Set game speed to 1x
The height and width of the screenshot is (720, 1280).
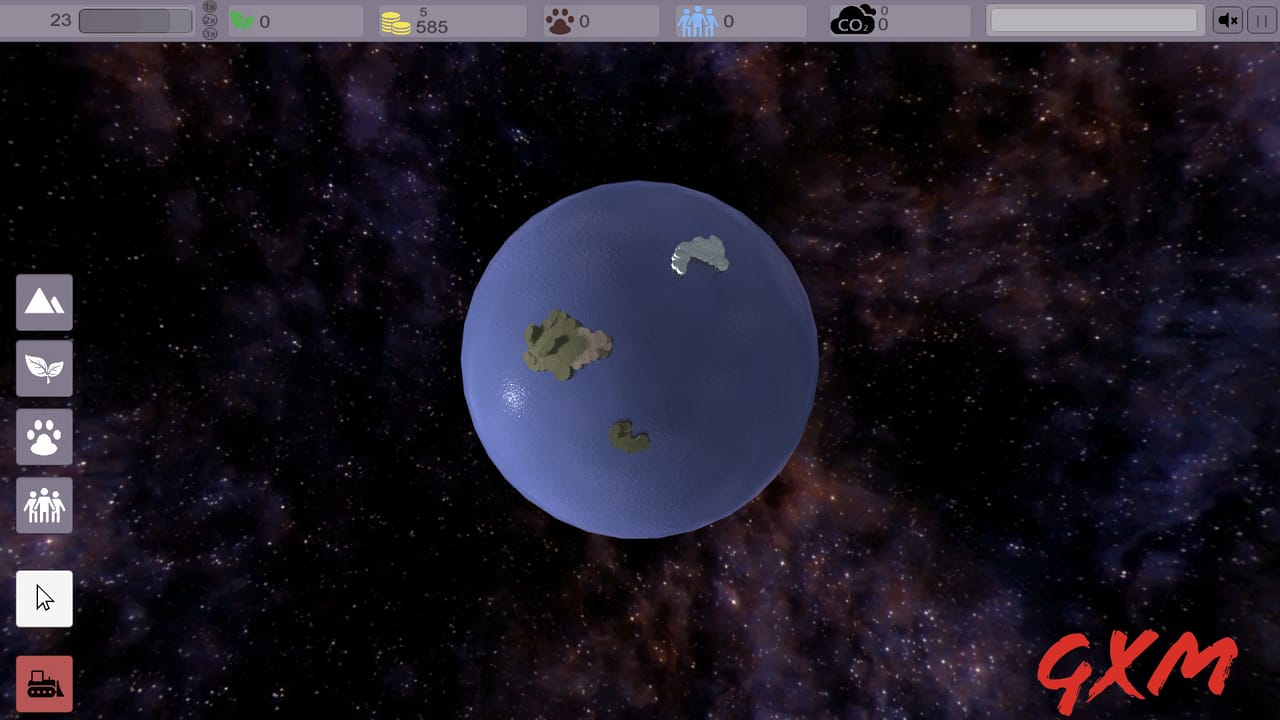(210, 7)
